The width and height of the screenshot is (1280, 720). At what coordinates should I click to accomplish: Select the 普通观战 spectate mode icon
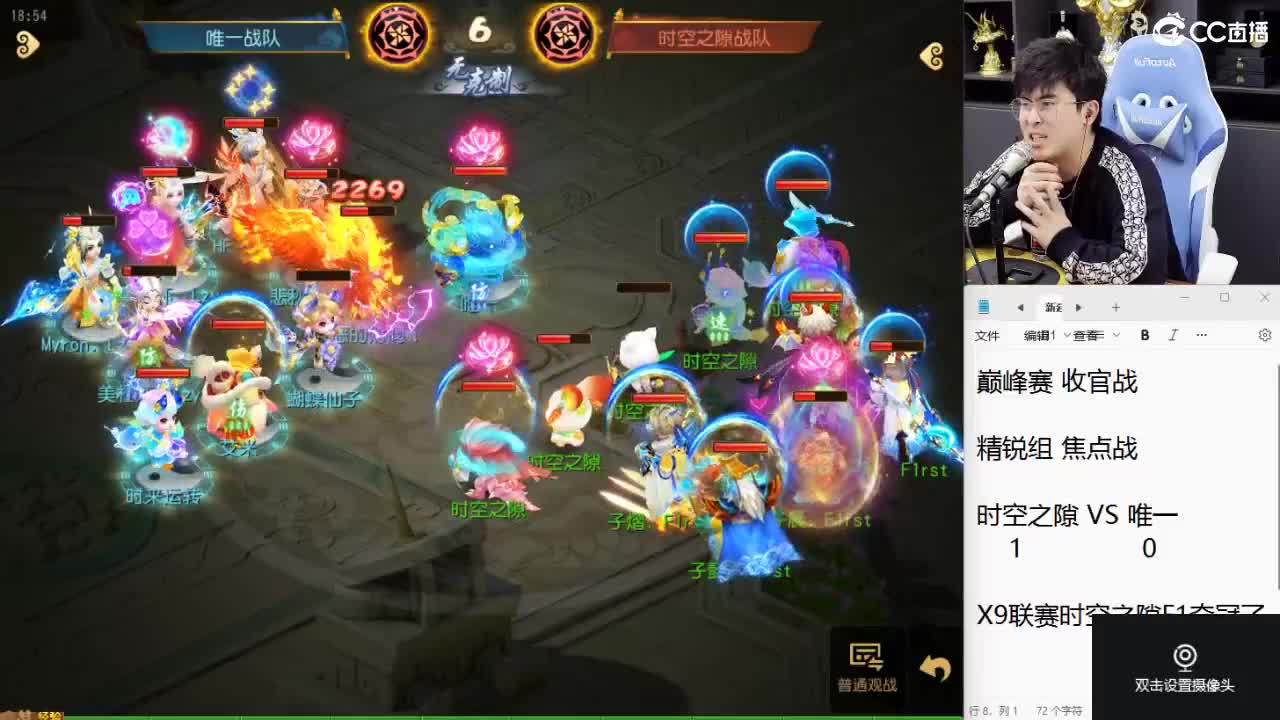(866, 655)
